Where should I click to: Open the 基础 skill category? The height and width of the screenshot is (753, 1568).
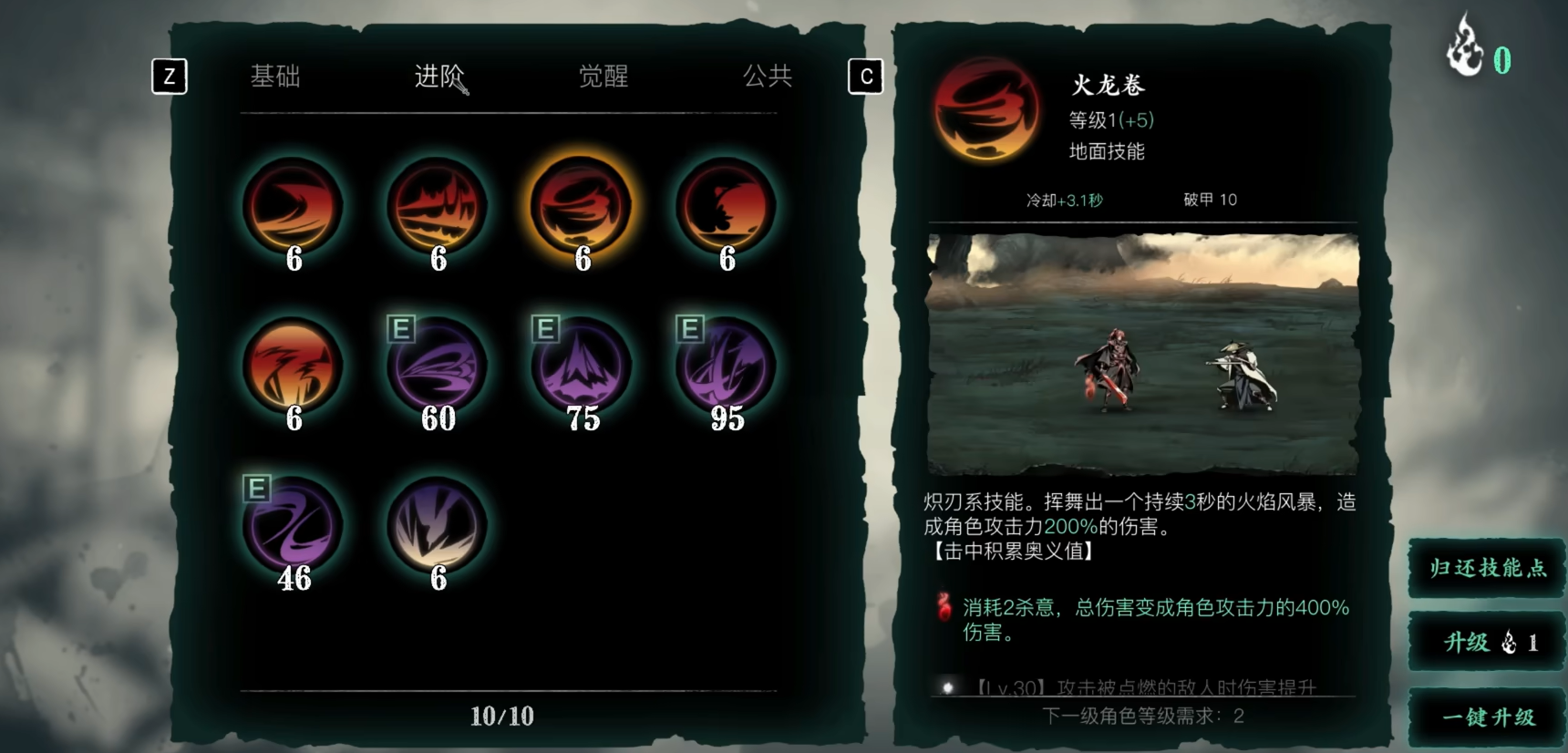(275, 77)
